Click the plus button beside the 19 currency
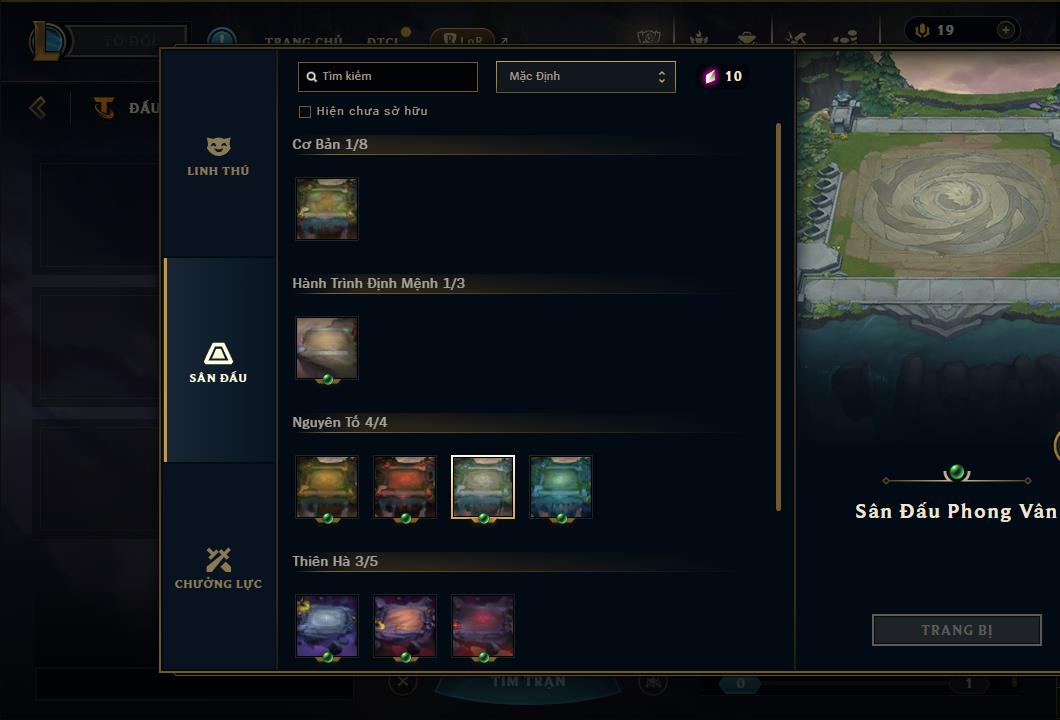The height and width of the screenshot is (720, 1060). coord(1005,30)
